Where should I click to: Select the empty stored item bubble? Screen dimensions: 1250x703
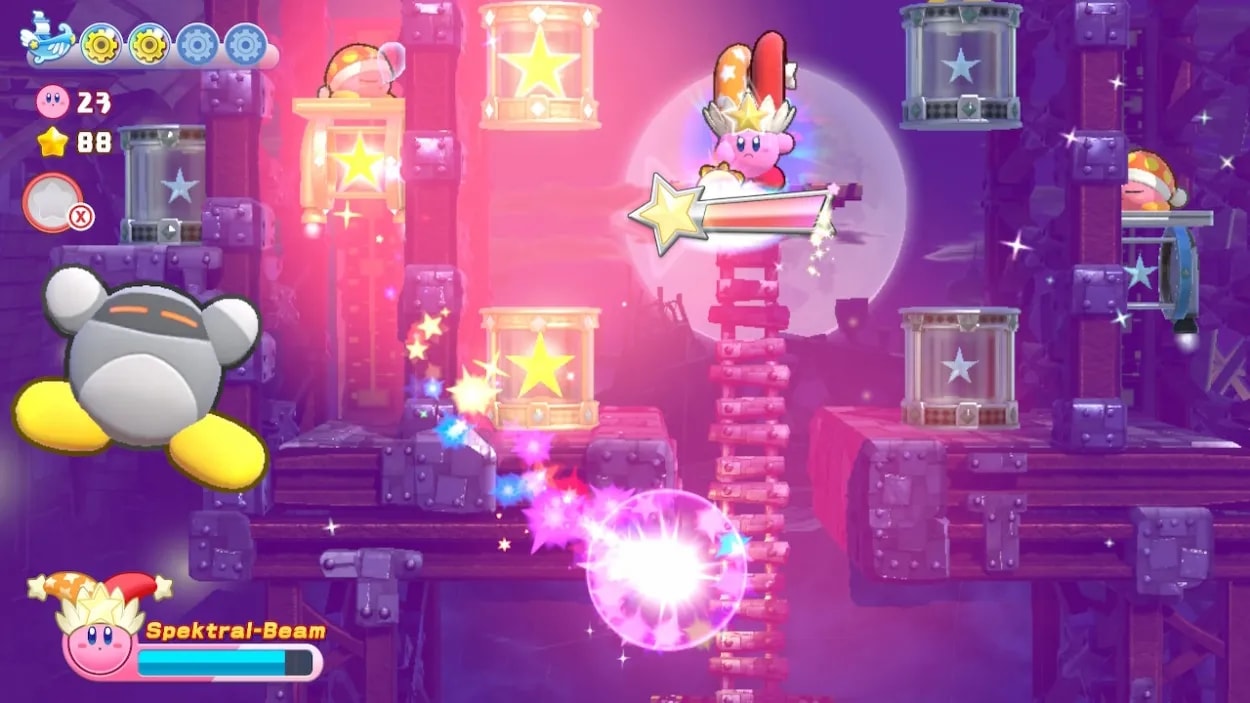pos(54,202)
